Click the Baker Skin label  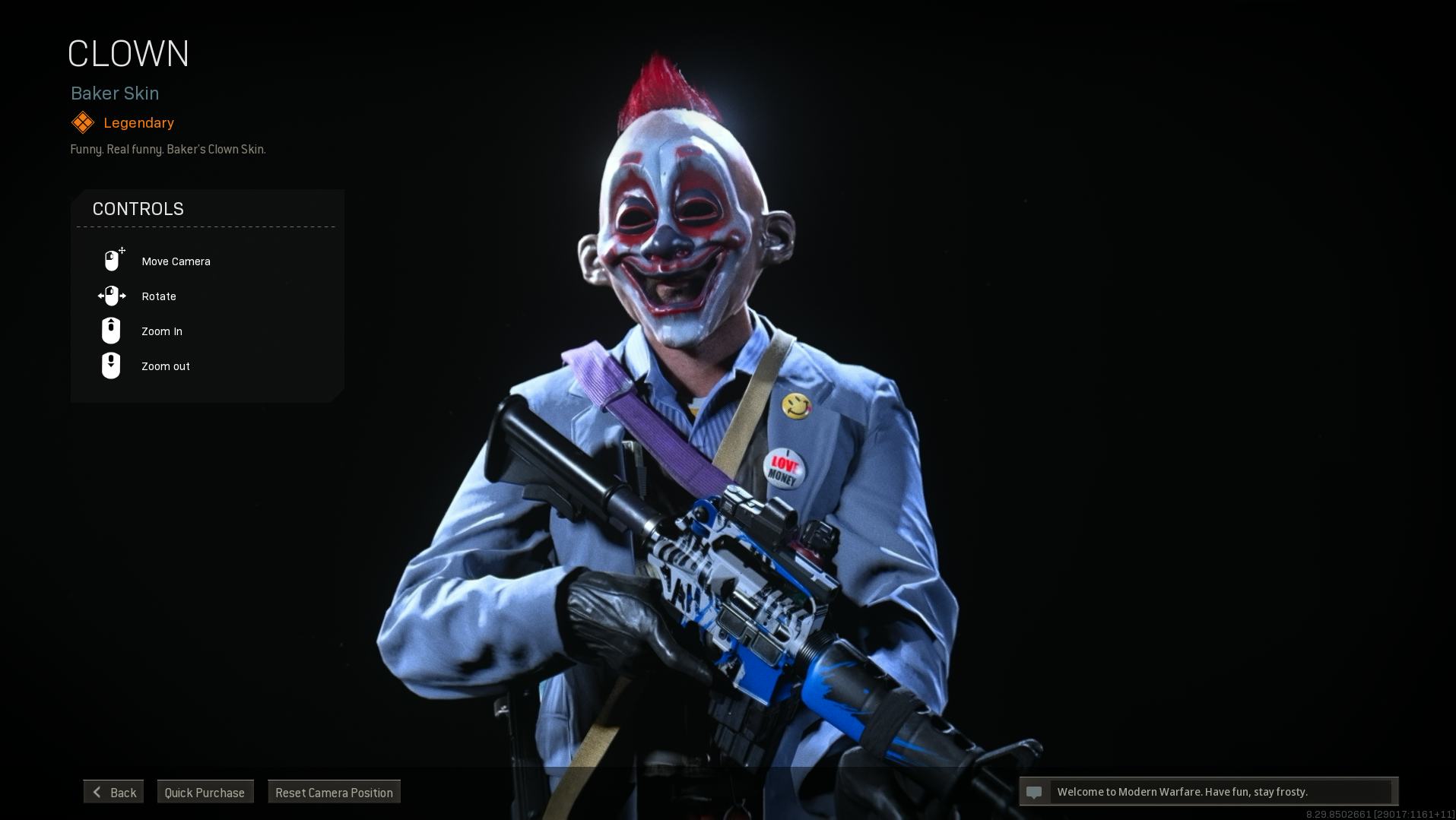(x=115, y=93)
